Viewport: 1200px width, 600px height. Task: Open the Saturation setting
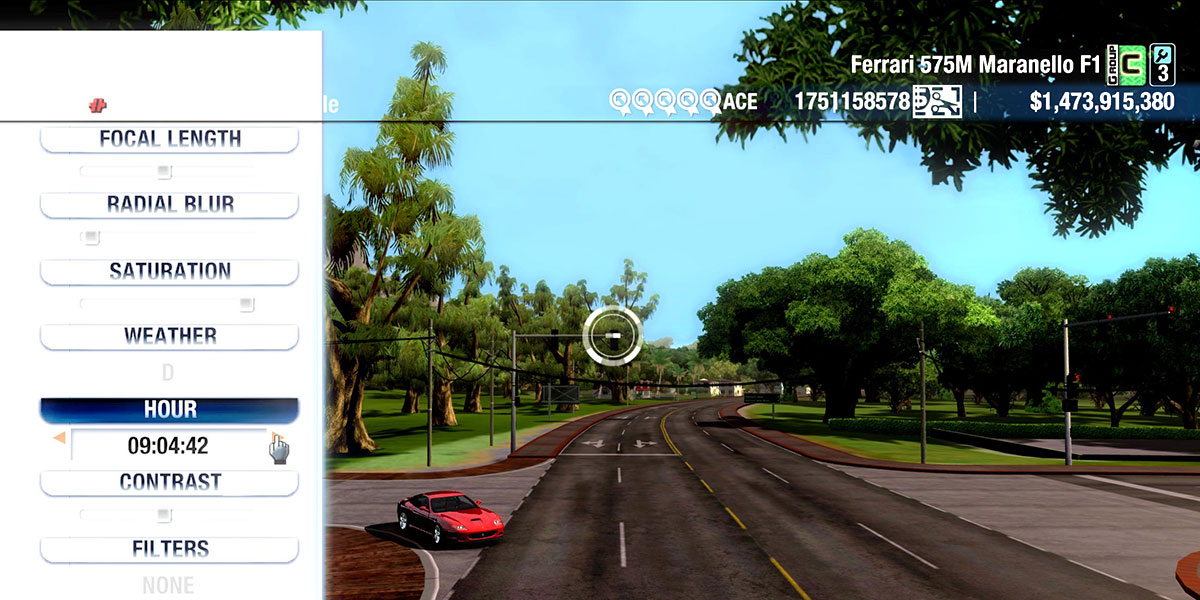click(x=169, y=271)
